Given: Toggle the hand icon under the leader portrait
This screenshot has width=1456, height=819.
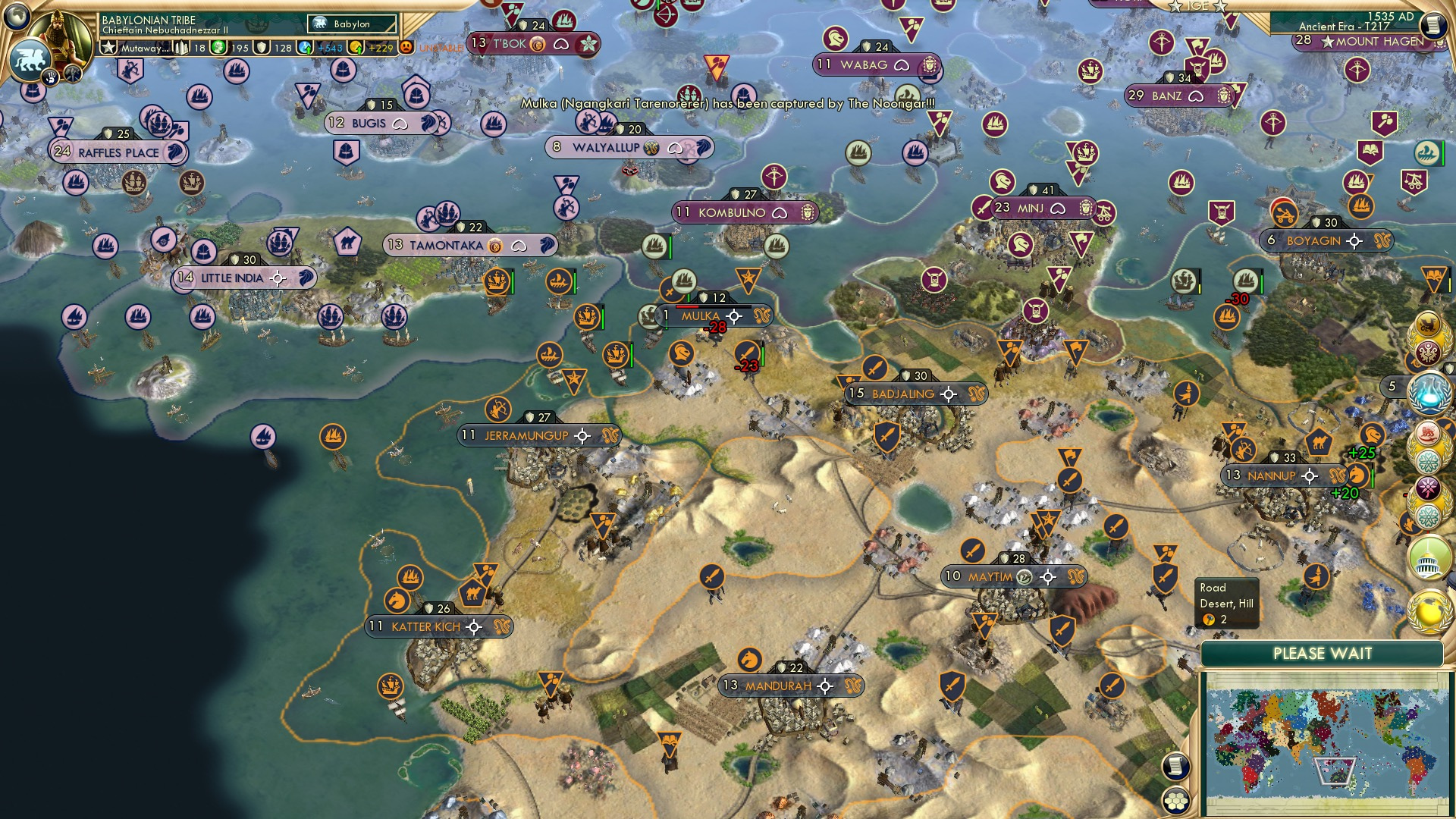Looking at the screenshot, I should 50,76.
